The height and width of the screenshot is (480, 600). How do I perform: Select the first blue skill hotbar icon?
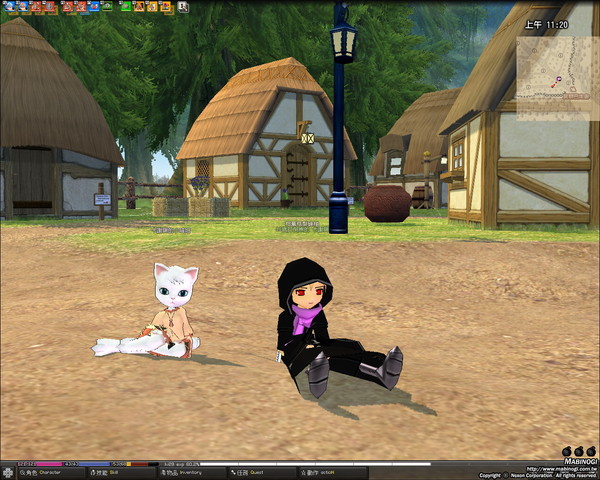click(10, 6)
